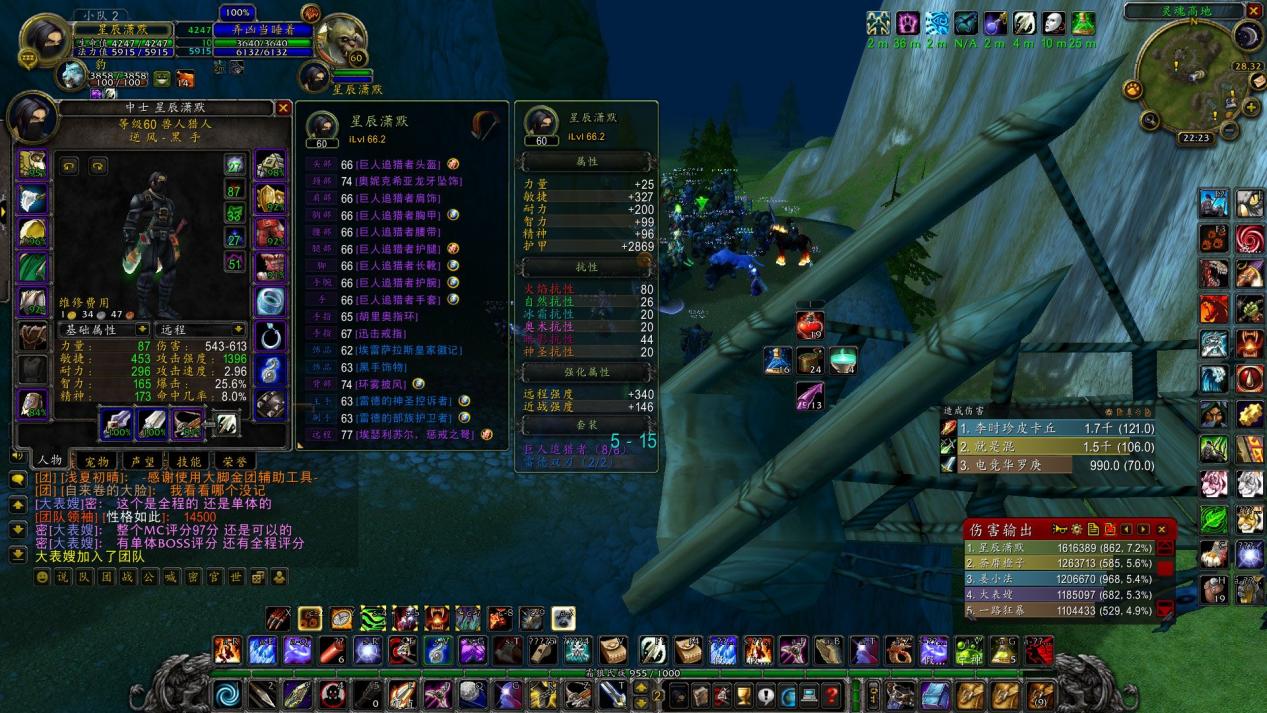Select the 技能 (Skills) tab

click(x=188, y=462)
